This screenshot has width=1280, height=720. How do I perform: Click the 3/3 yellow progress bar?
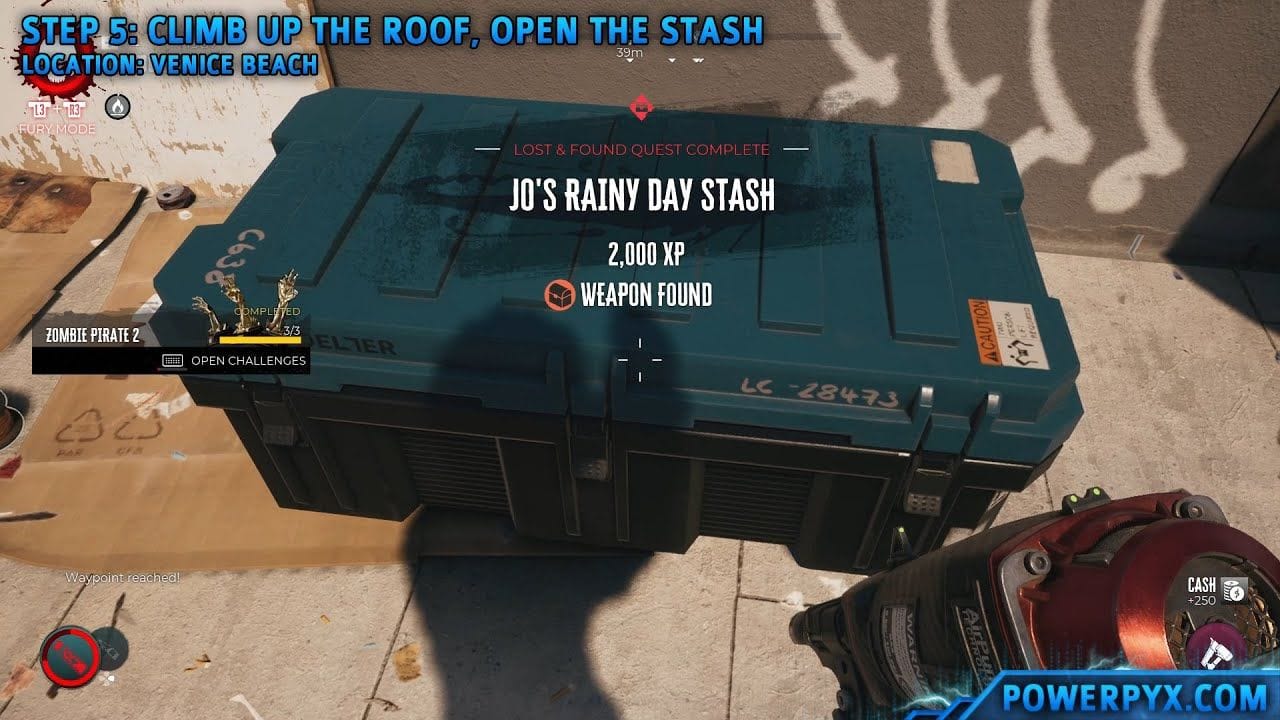pos(262,338)
